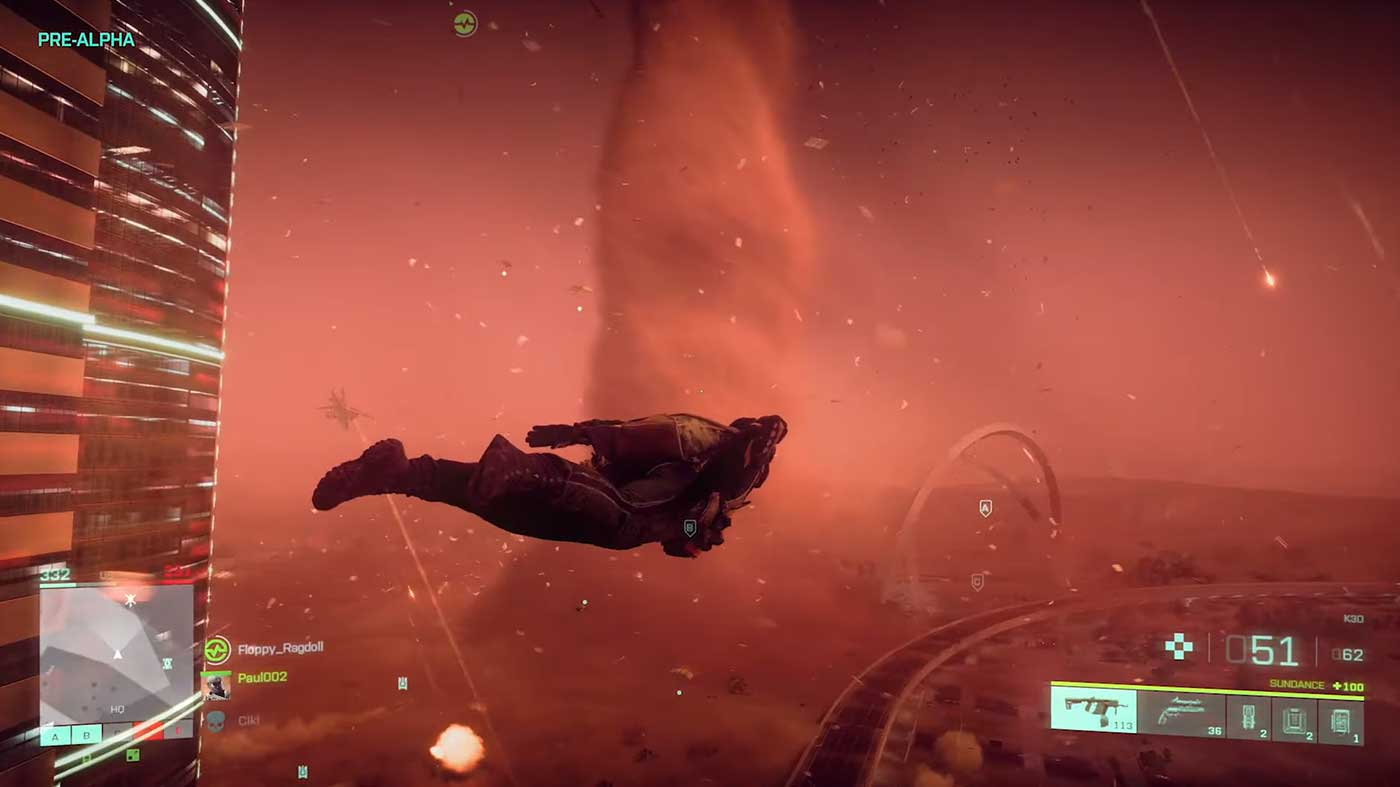Click squadmate Floppy_Ragdoll in squad list

(279, 648)
